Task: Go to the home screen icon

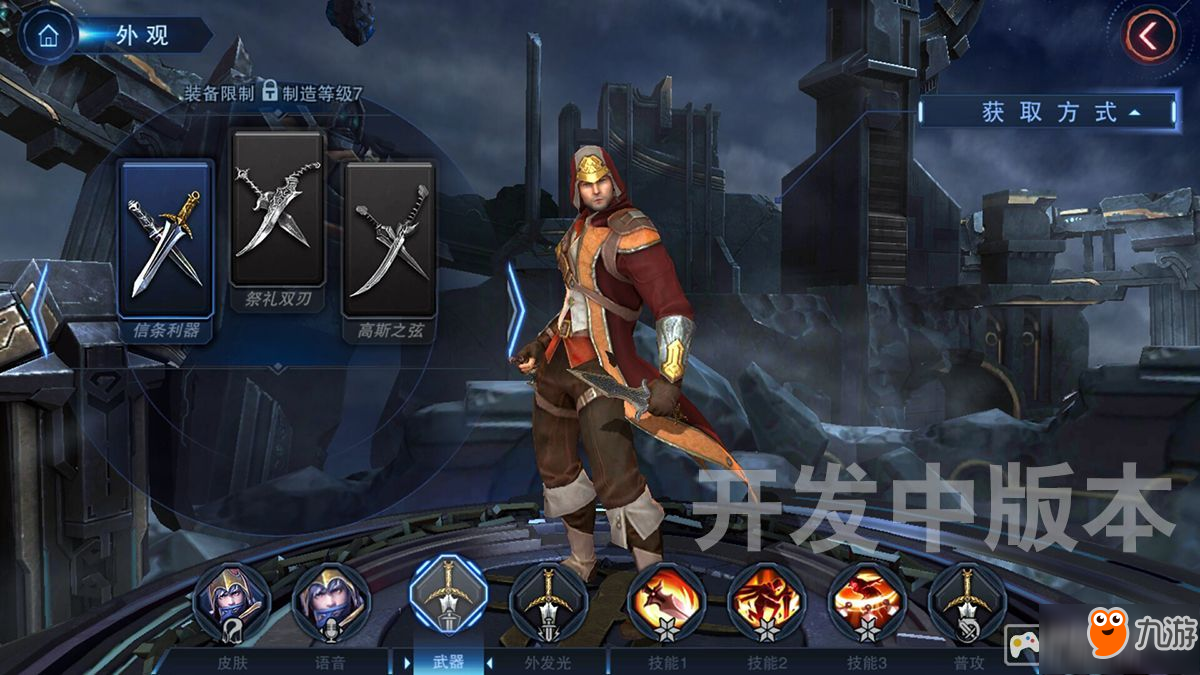Action: click(47, 36)
